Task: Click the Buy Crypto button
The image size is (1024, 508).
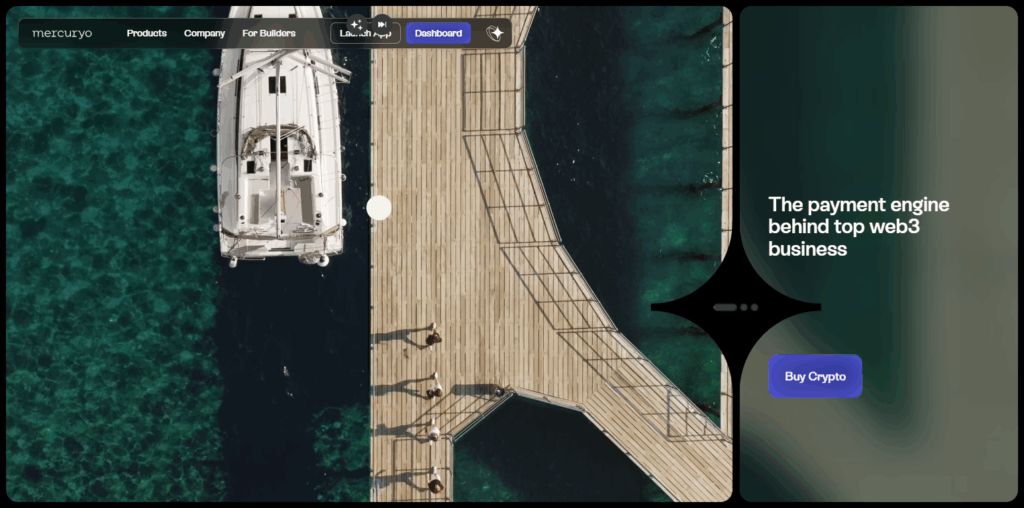Action: tap(815, 376)
